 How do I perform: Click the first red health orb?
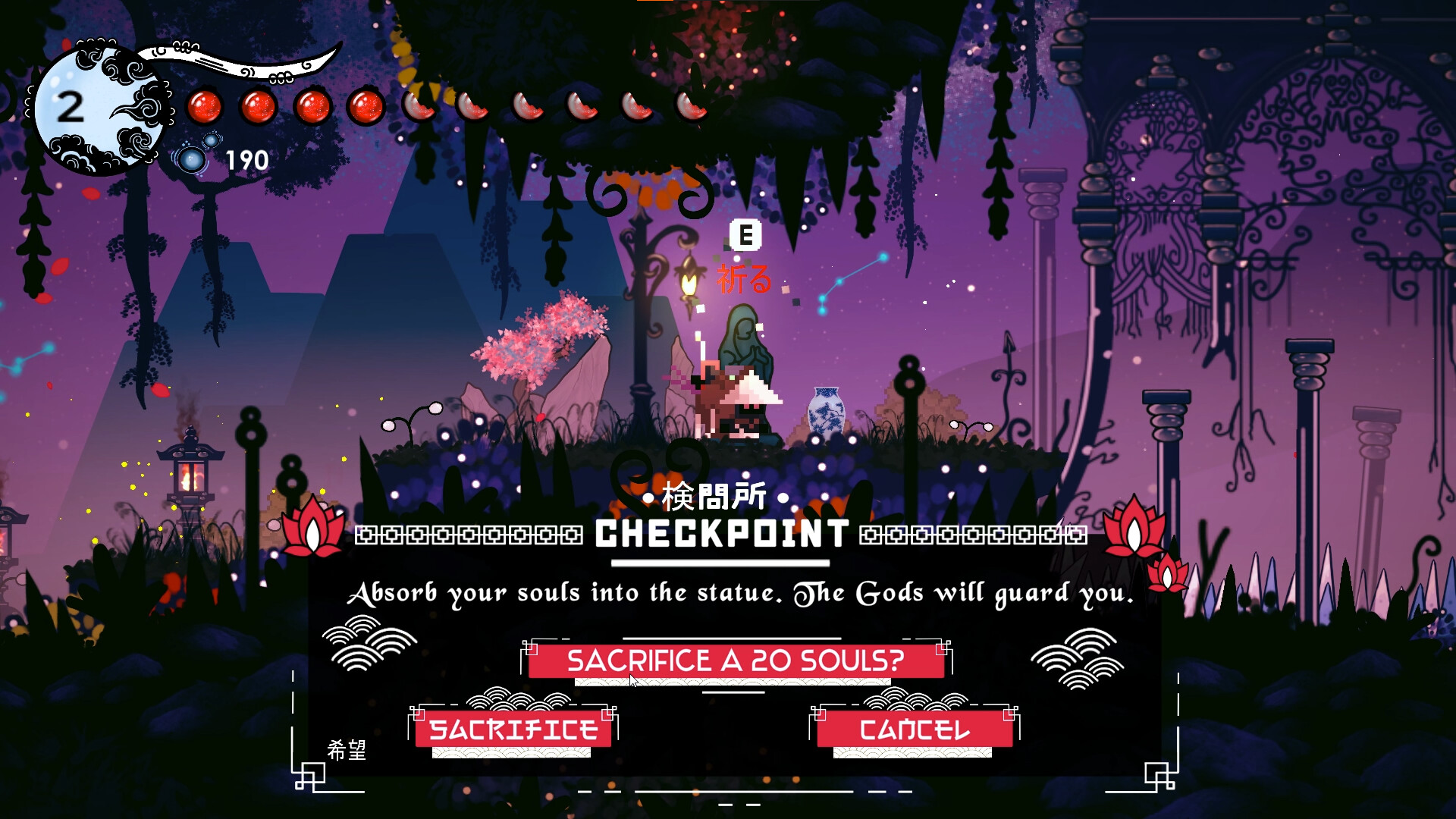(205, 105)
